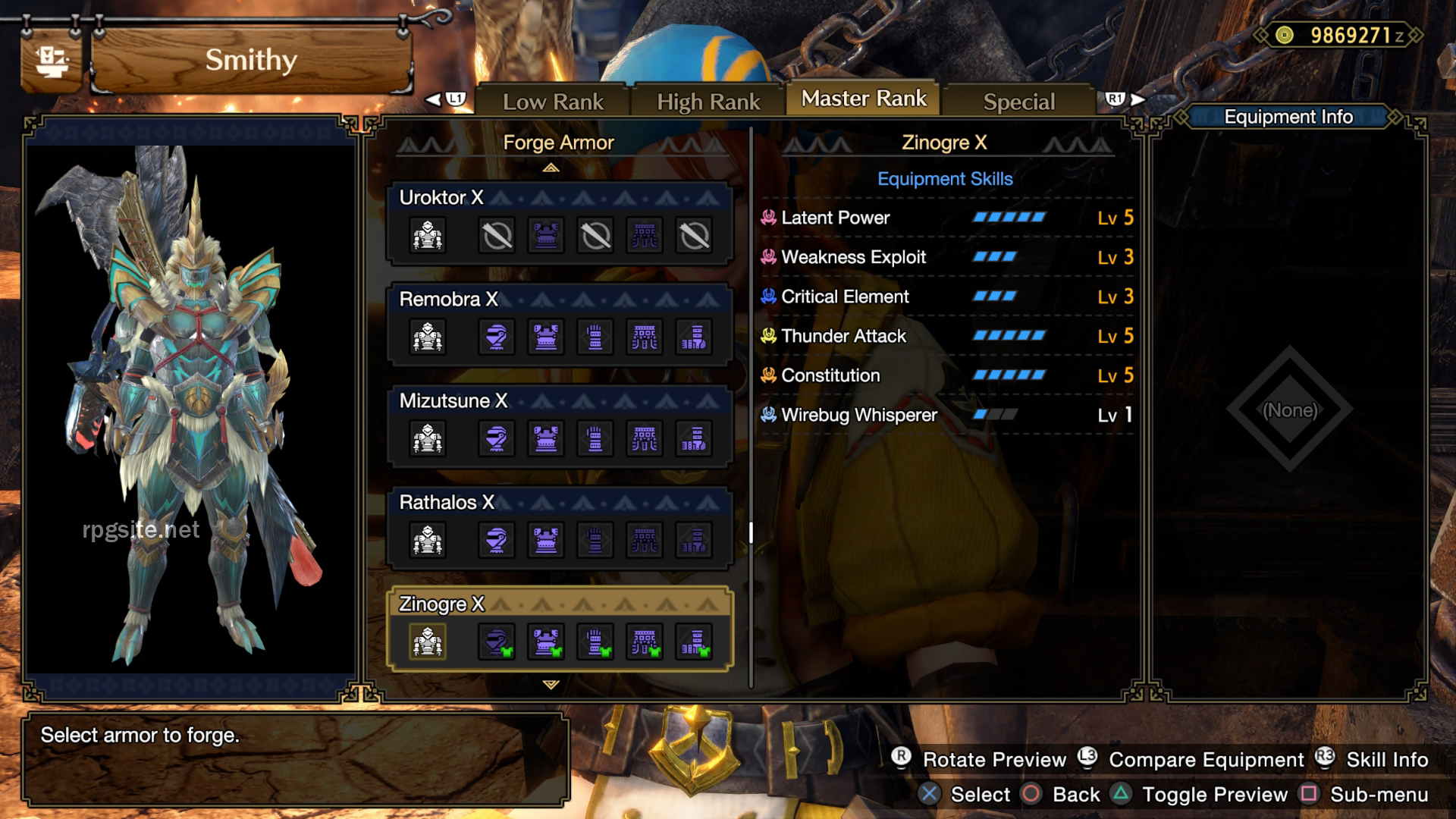Select the Zinogre X helmet piece
The height and width of the screenshot is (819, 1456).
[497, 642]
